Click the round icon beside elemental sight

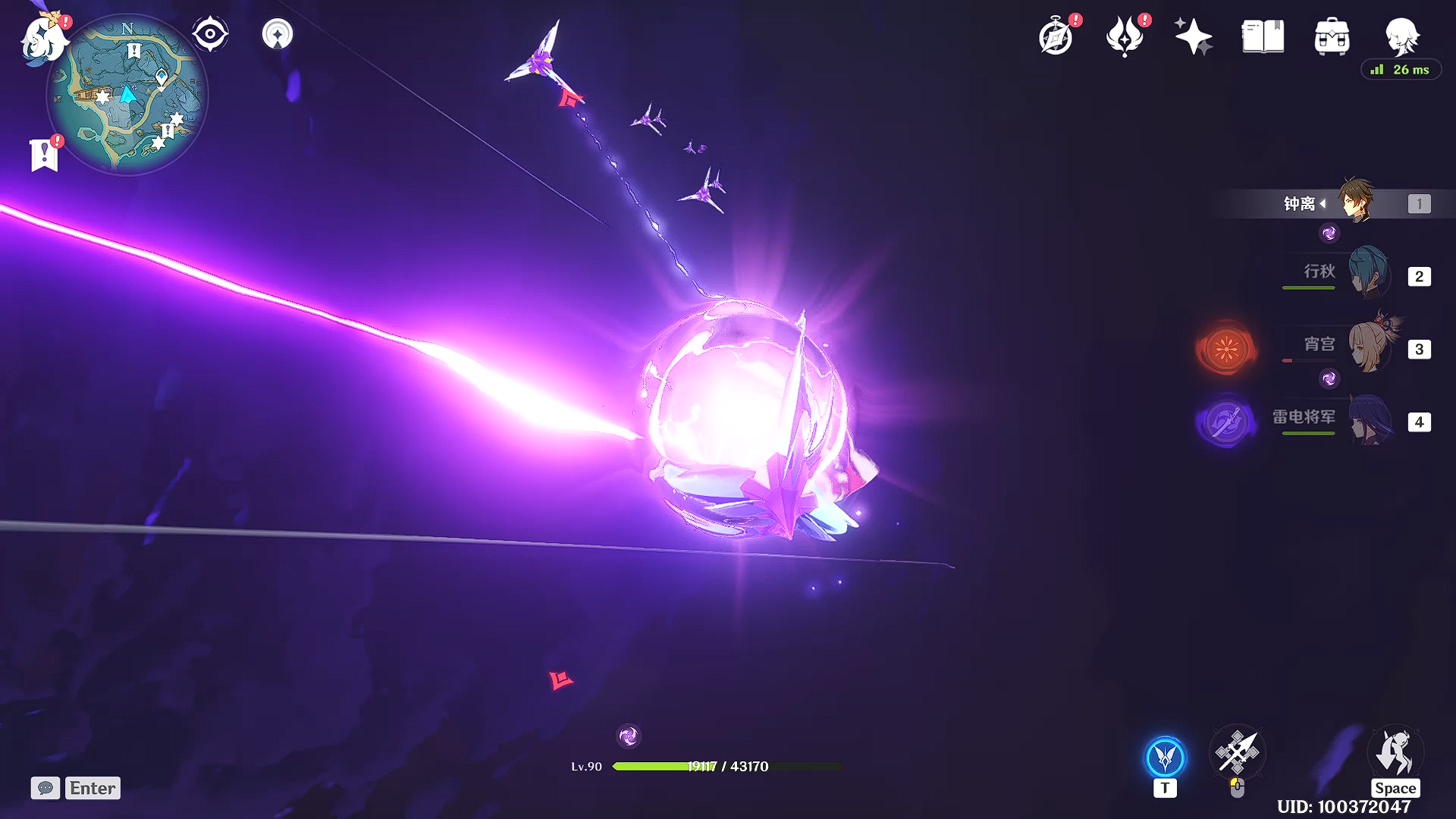(x=277, y=34)
